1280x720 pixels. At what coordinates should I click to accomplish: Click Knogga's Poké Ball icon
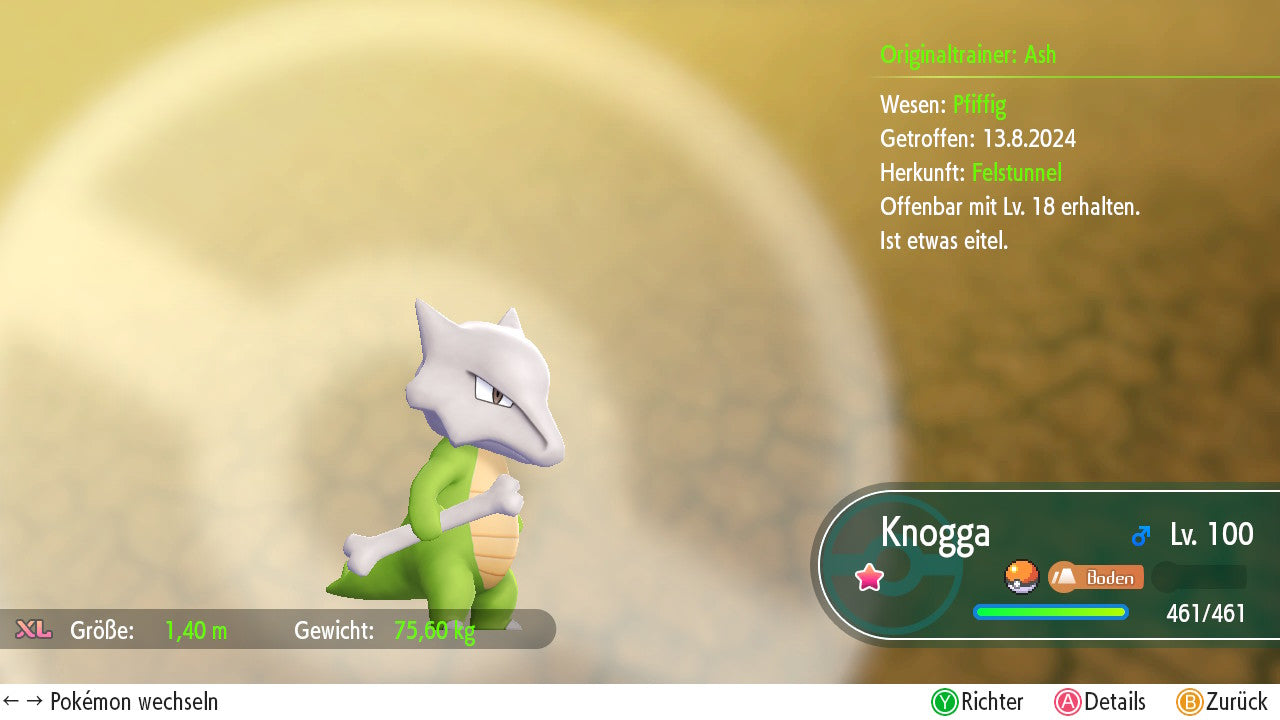point(1021,577)
